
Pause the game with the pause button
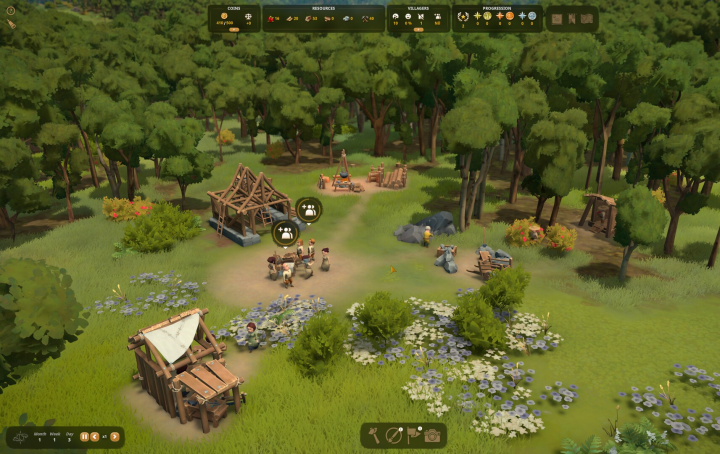pyautogui.click(x=84, y=436)
